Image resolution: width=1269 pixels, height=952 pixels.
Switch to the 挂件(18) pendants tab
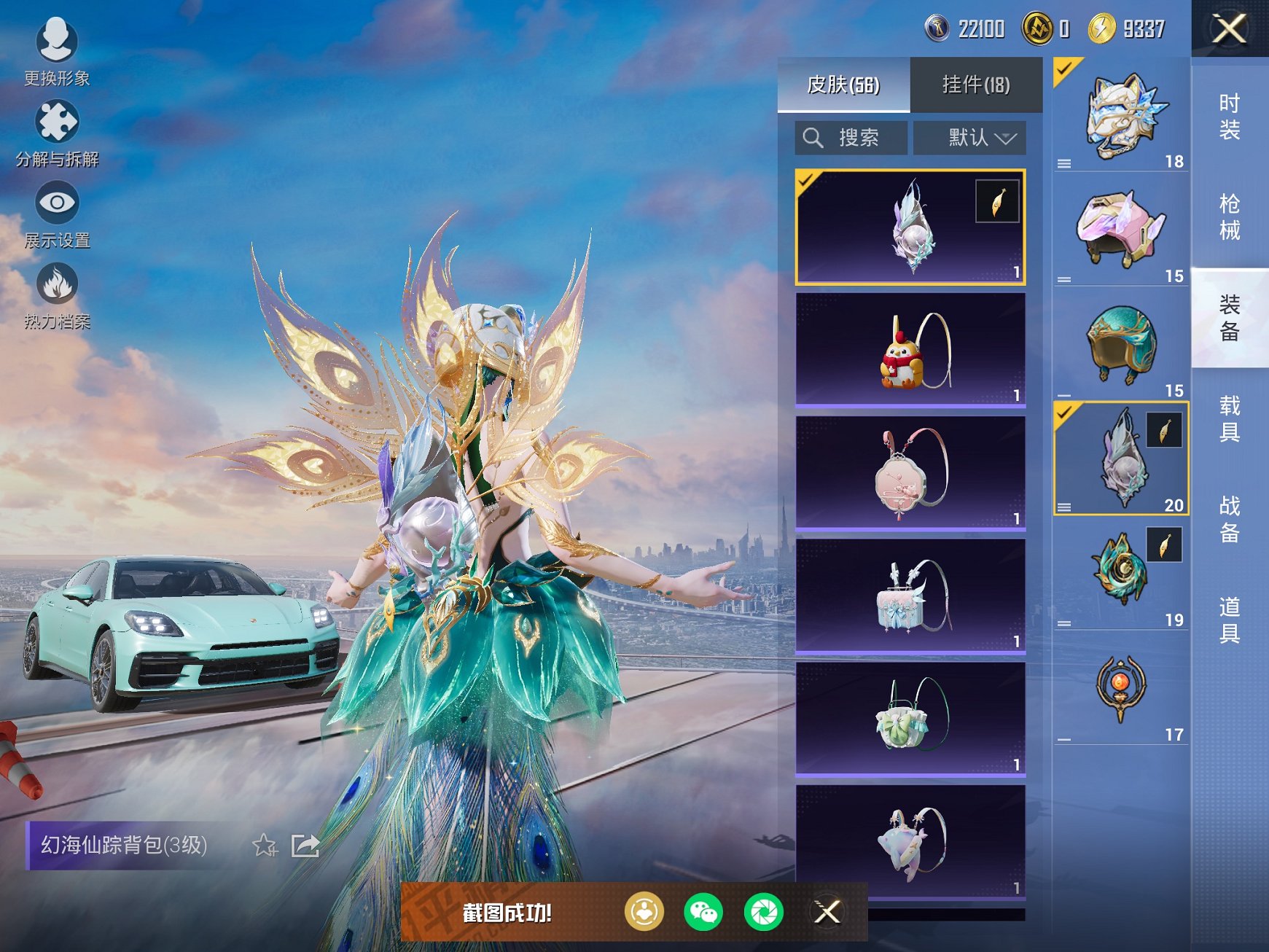(976, 85)
